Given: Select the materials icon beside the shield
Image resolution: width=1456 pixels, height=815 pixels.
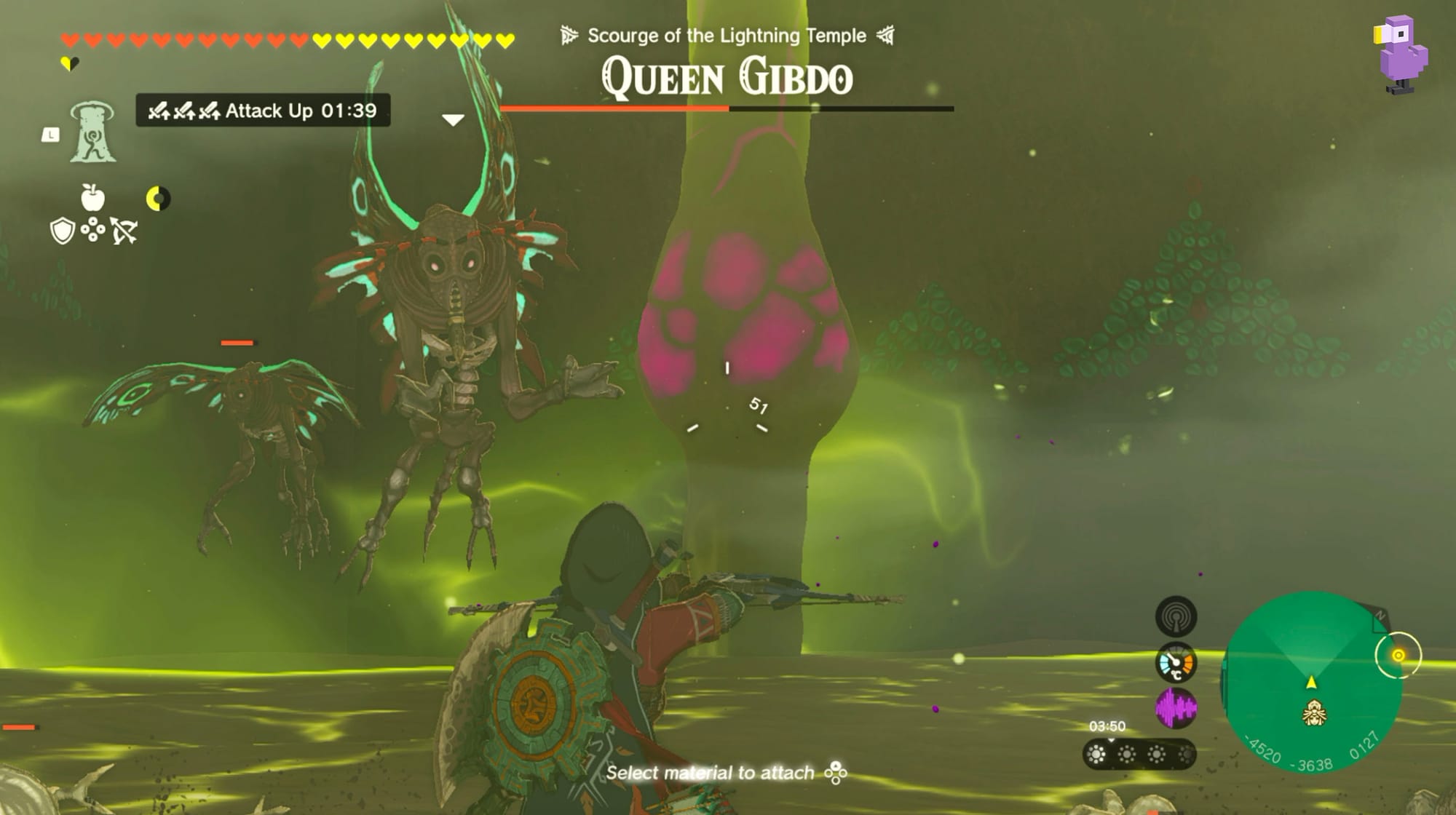Looking at the screenshot, I should (92, 229).
